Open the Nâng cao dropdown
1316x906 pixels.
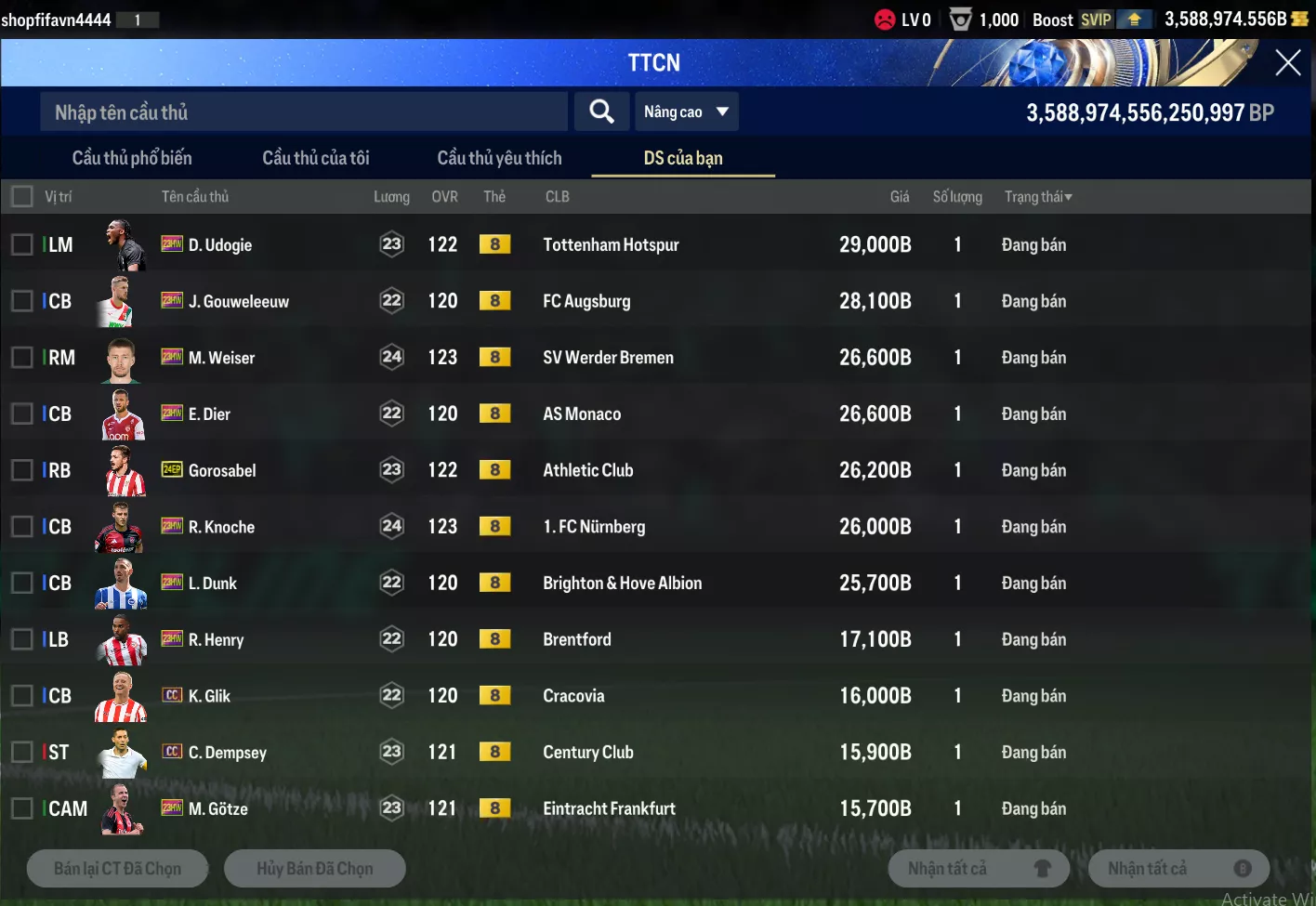point(686,112)
